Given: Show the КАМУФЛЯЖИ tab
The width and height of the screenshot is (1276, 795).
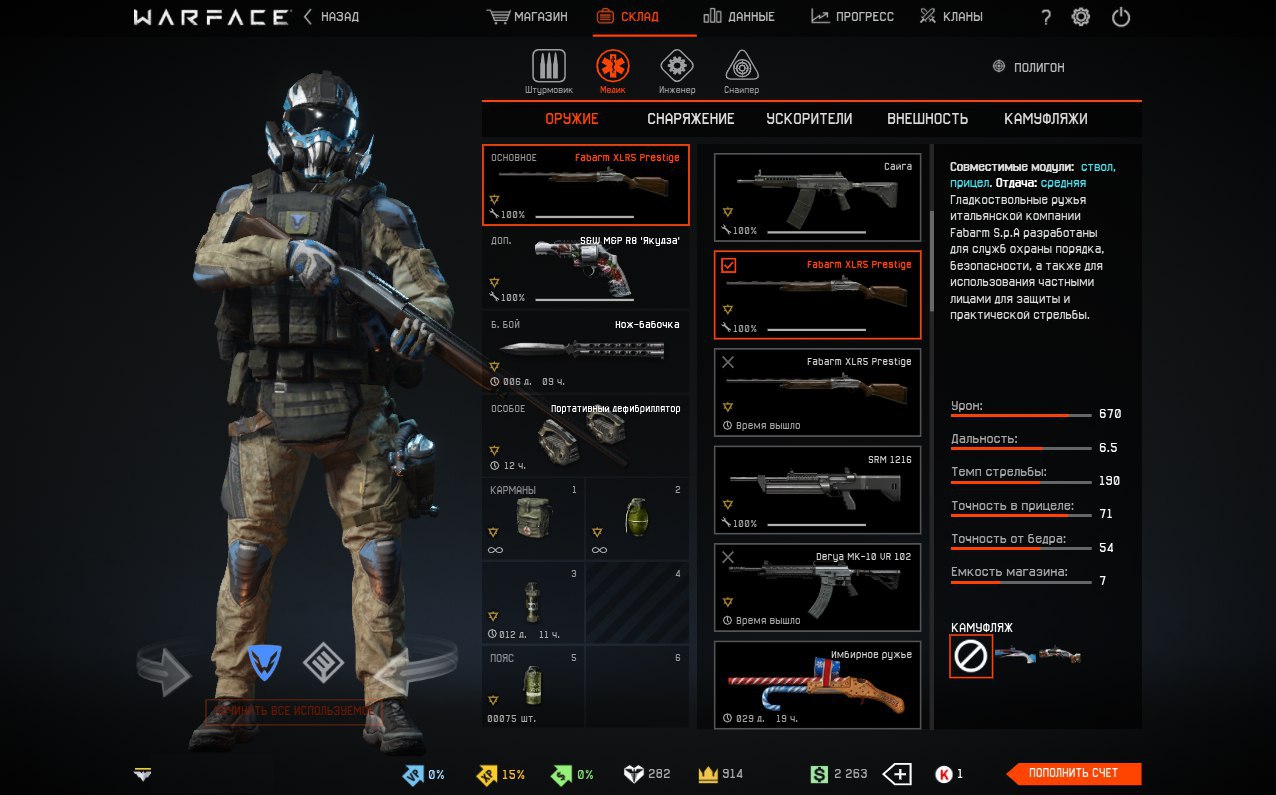Looking at the screenshot, I should pos(1045,119).
